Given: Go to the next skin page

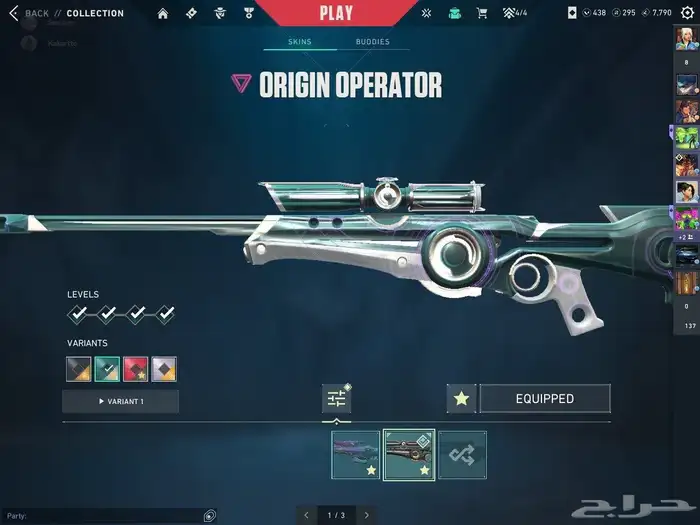Looking at the screenshot, I should tap(367, 515).
